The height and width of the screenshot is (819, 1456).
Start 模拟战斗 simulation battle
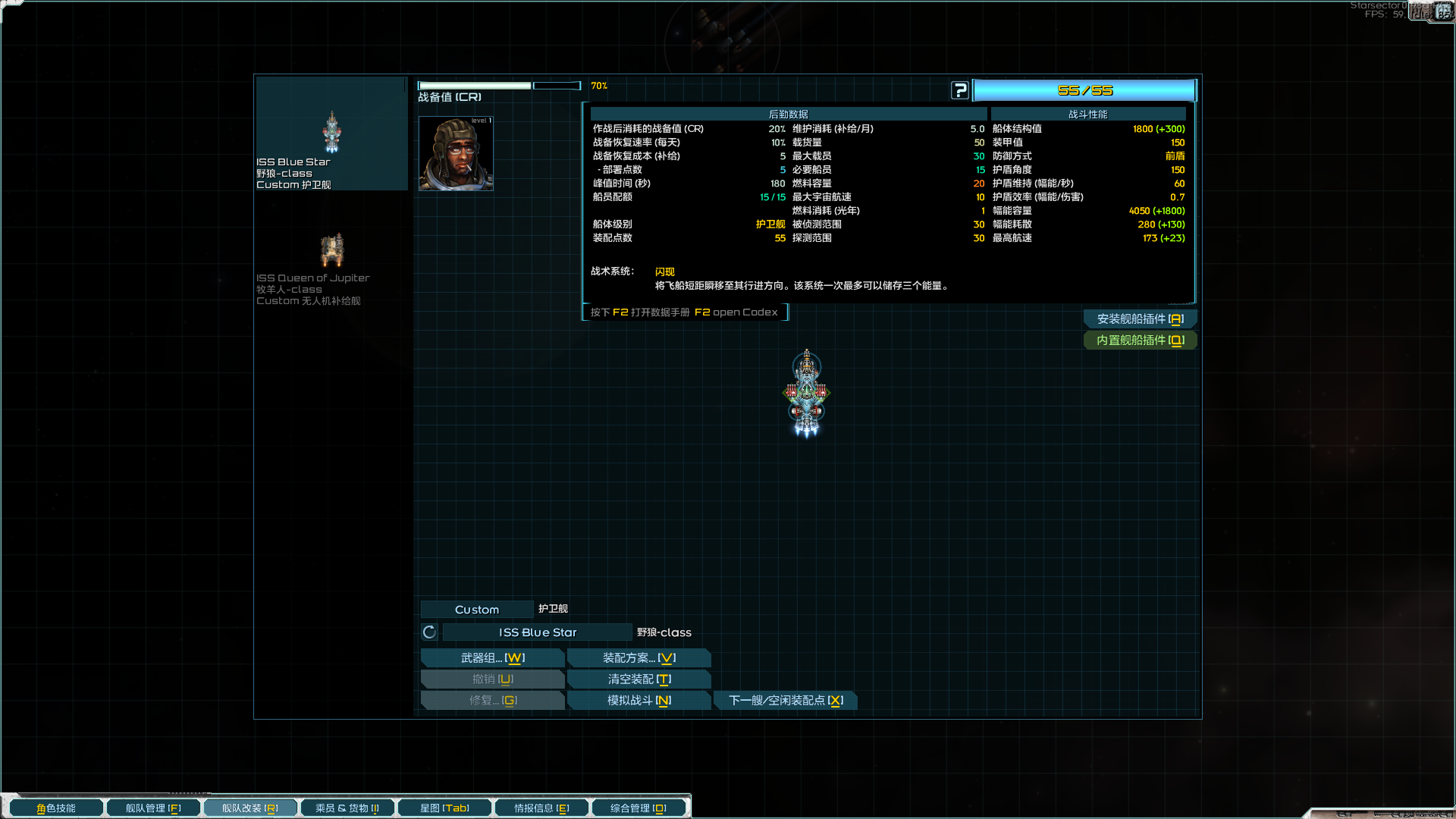(x=639, y=701)
